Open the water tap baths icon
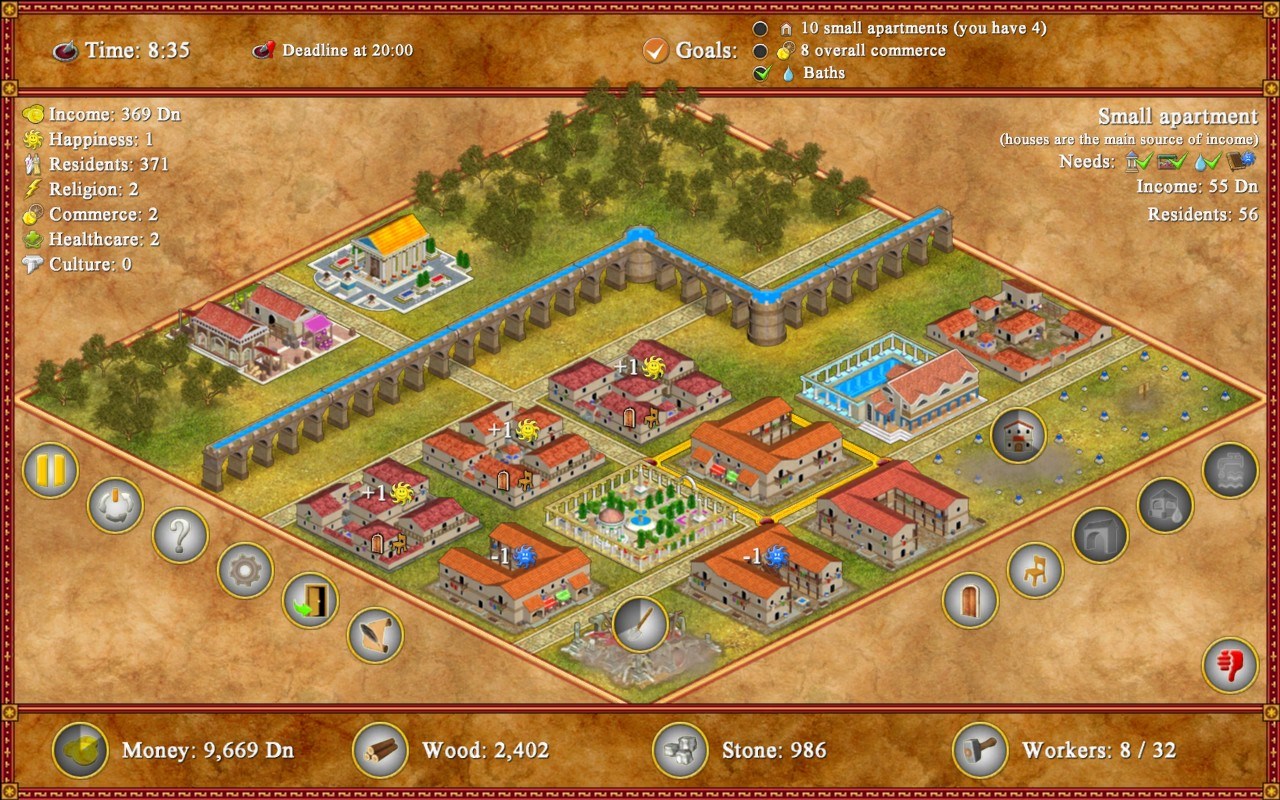Viewport: 1280px width, 800px height. point(1228,470)
